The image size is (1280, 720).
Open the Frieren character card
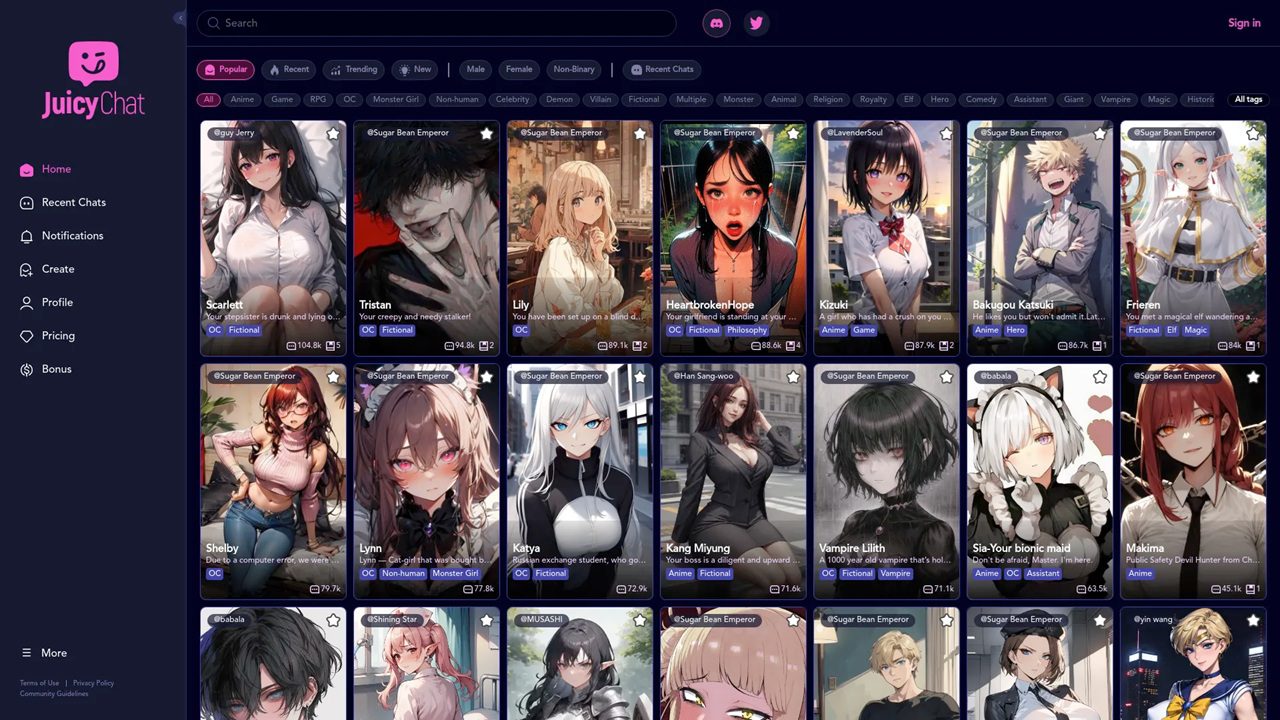pos(1193,238)
